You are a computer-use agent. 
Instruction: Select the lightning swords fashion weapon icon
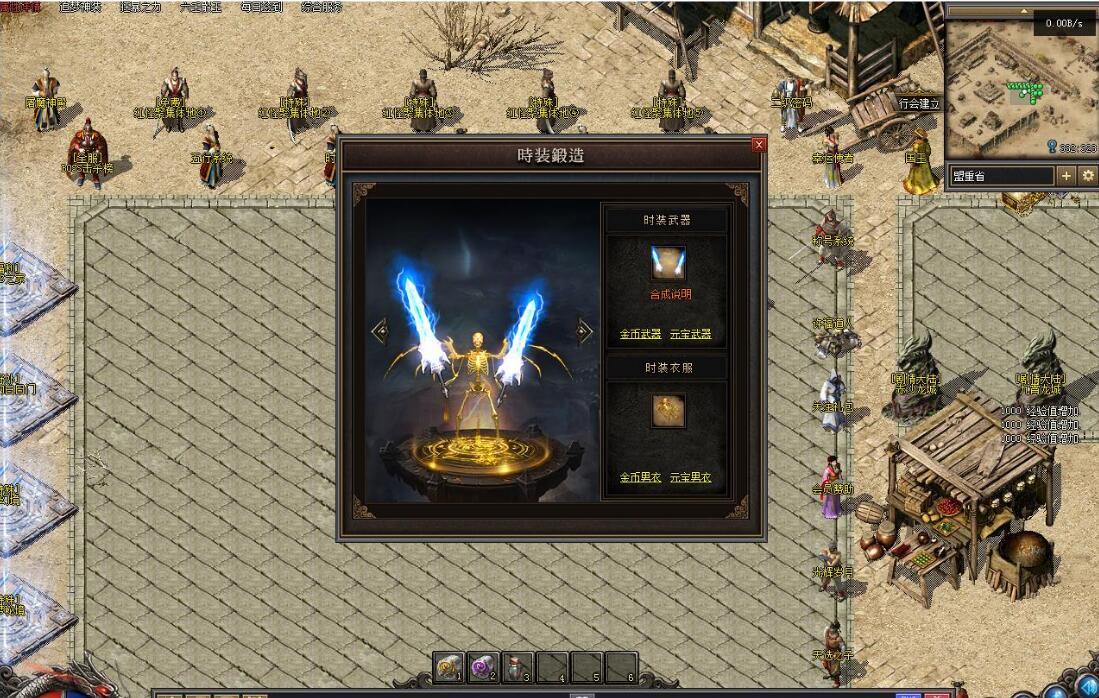[668, 263]
